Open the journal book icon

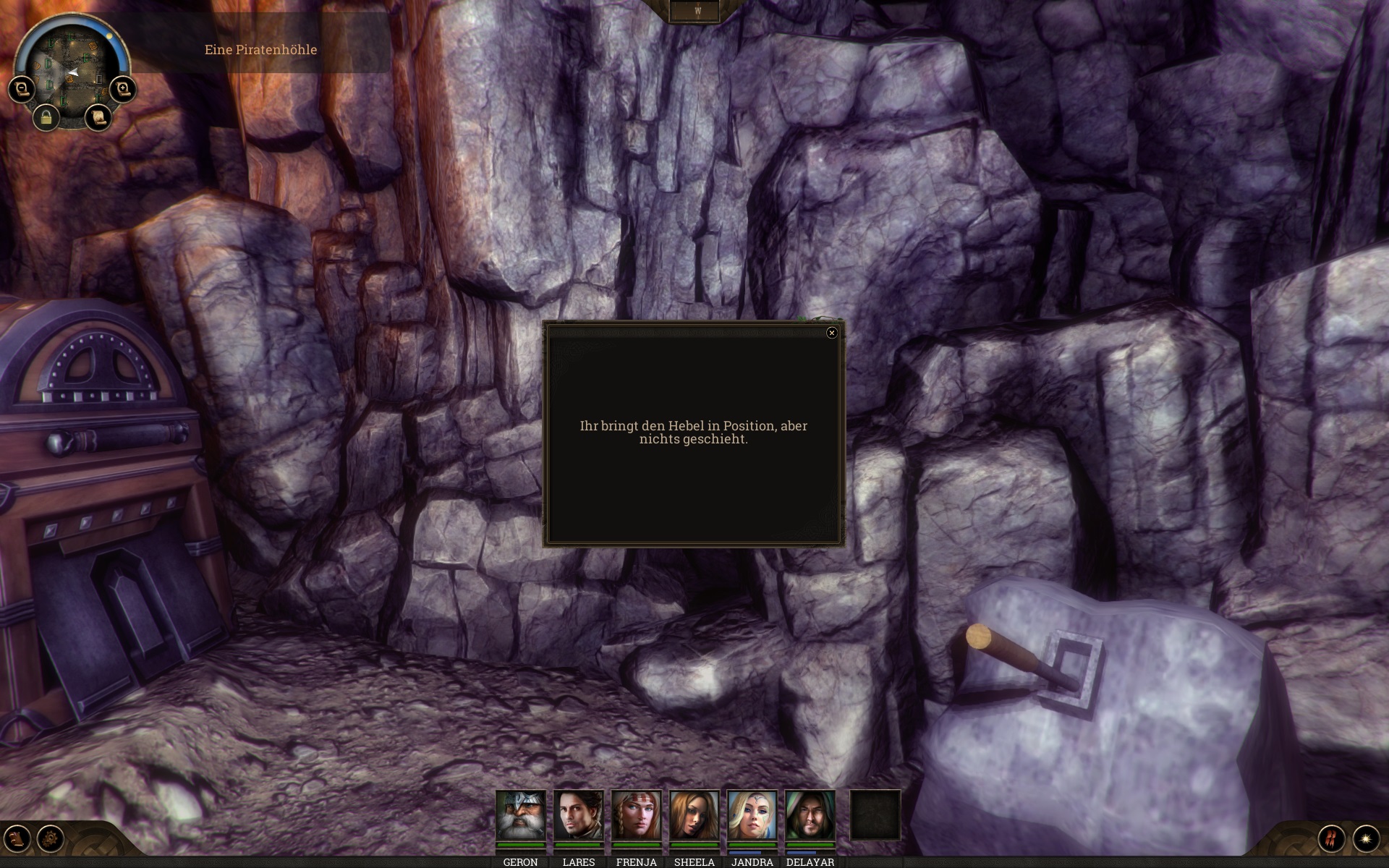point(17,838)
